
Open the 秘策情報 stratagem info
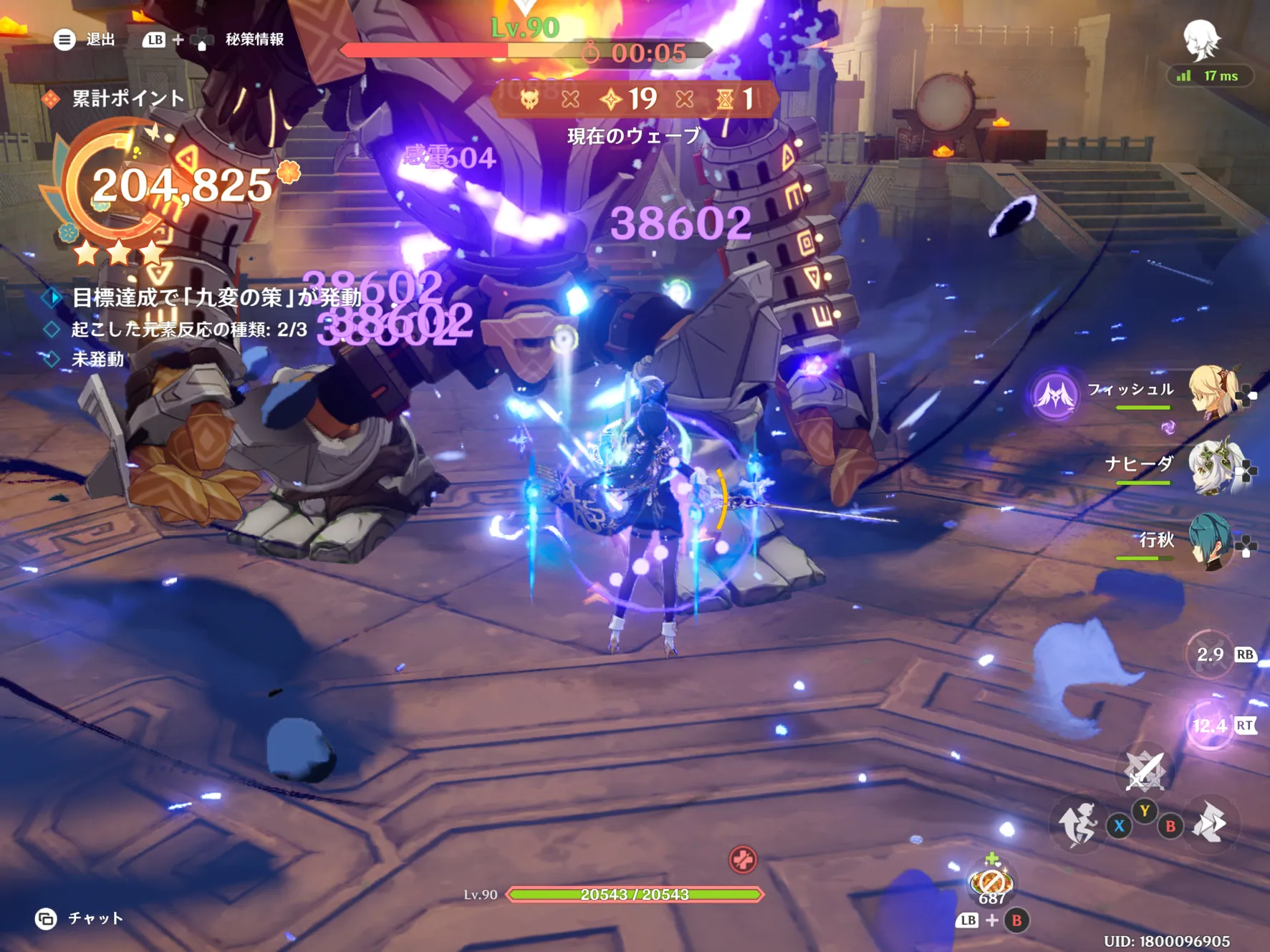click(254, 39)
